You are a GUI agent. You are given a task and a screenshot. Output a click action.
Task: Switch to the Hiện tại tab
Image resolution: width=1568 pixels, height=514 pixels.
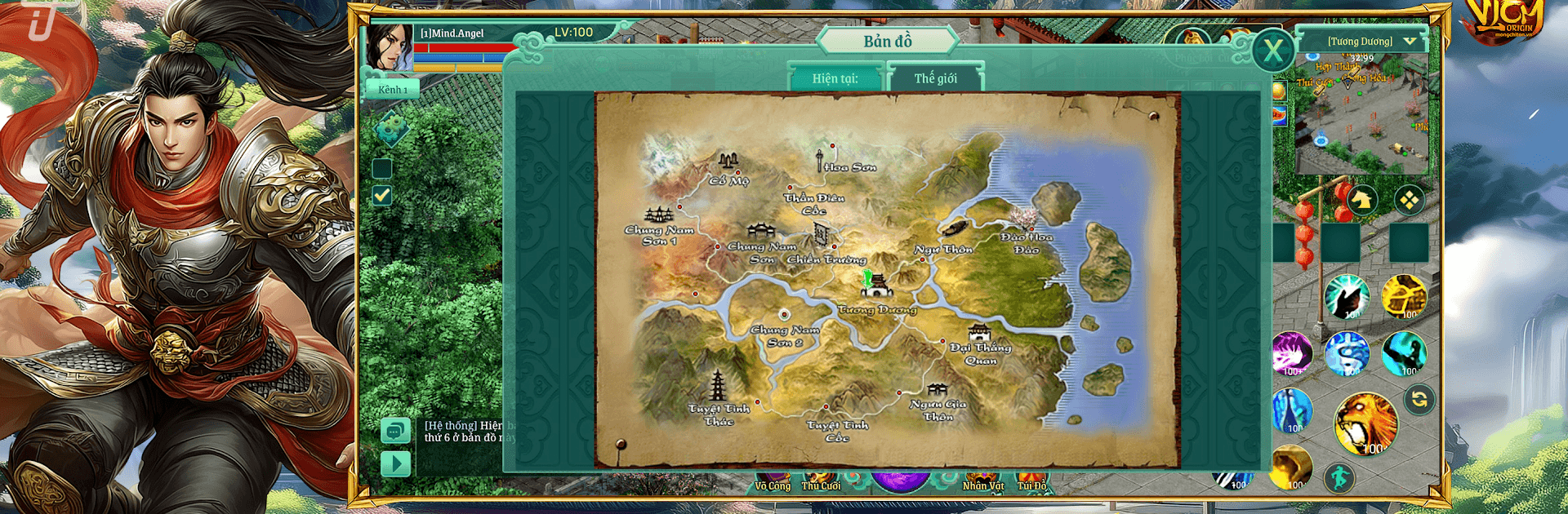click(x=835, y=78)
